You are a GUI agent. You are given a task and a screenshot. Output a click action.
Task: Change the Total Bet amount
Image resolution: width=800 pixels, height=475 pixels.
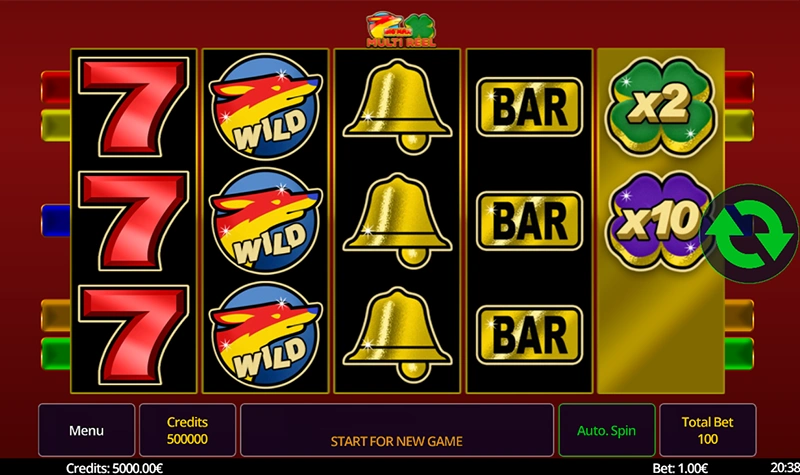708,431
